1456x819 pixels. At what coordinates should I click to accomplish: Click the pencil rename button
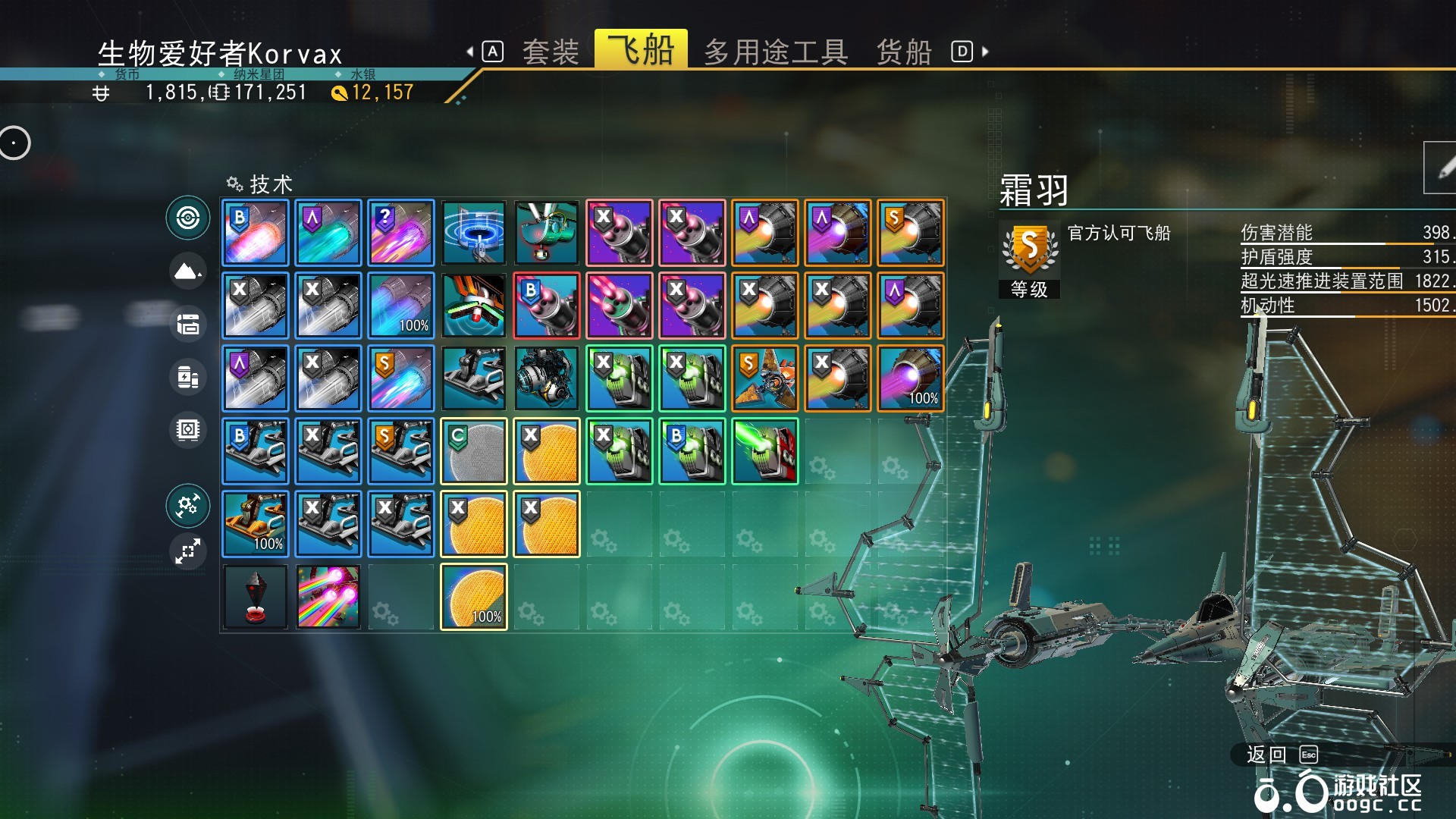pos(1442,168)
